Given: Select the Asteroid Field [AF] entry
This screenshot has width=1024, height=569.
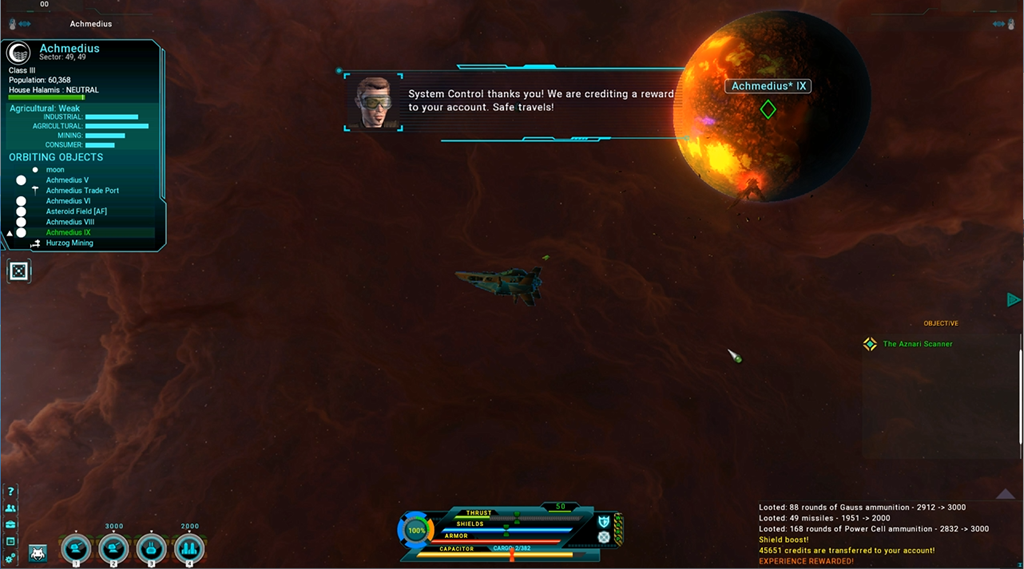Looking at the screenshot, I should pos(76,212).
